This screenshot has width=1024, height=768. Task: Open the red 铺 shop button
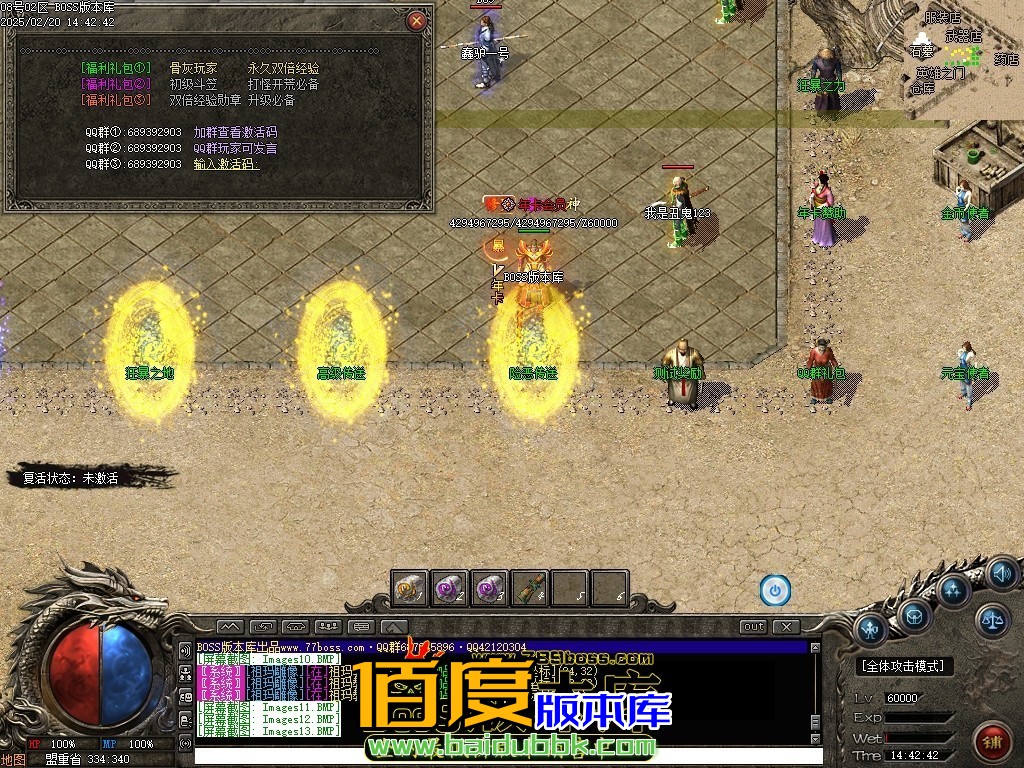(x=993, y=742)
